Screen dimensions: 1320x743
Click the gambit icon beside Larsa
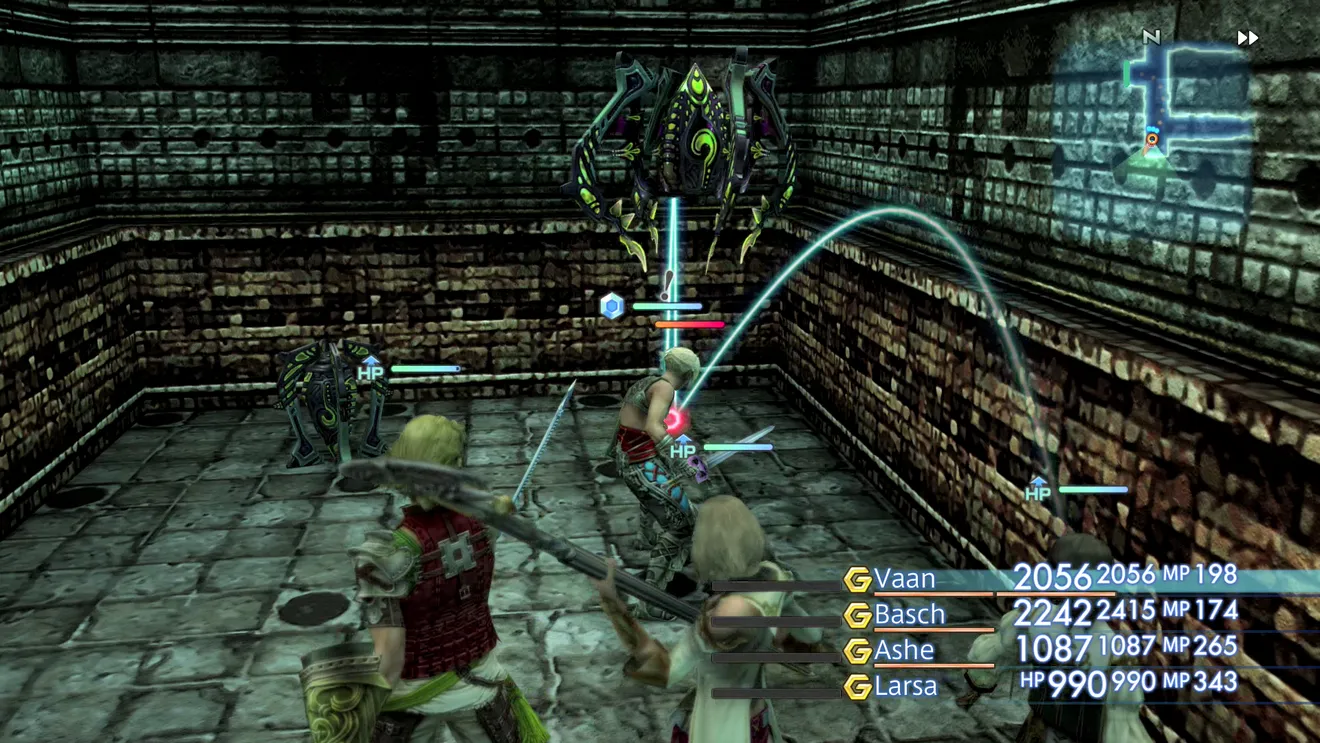[857, 686]
